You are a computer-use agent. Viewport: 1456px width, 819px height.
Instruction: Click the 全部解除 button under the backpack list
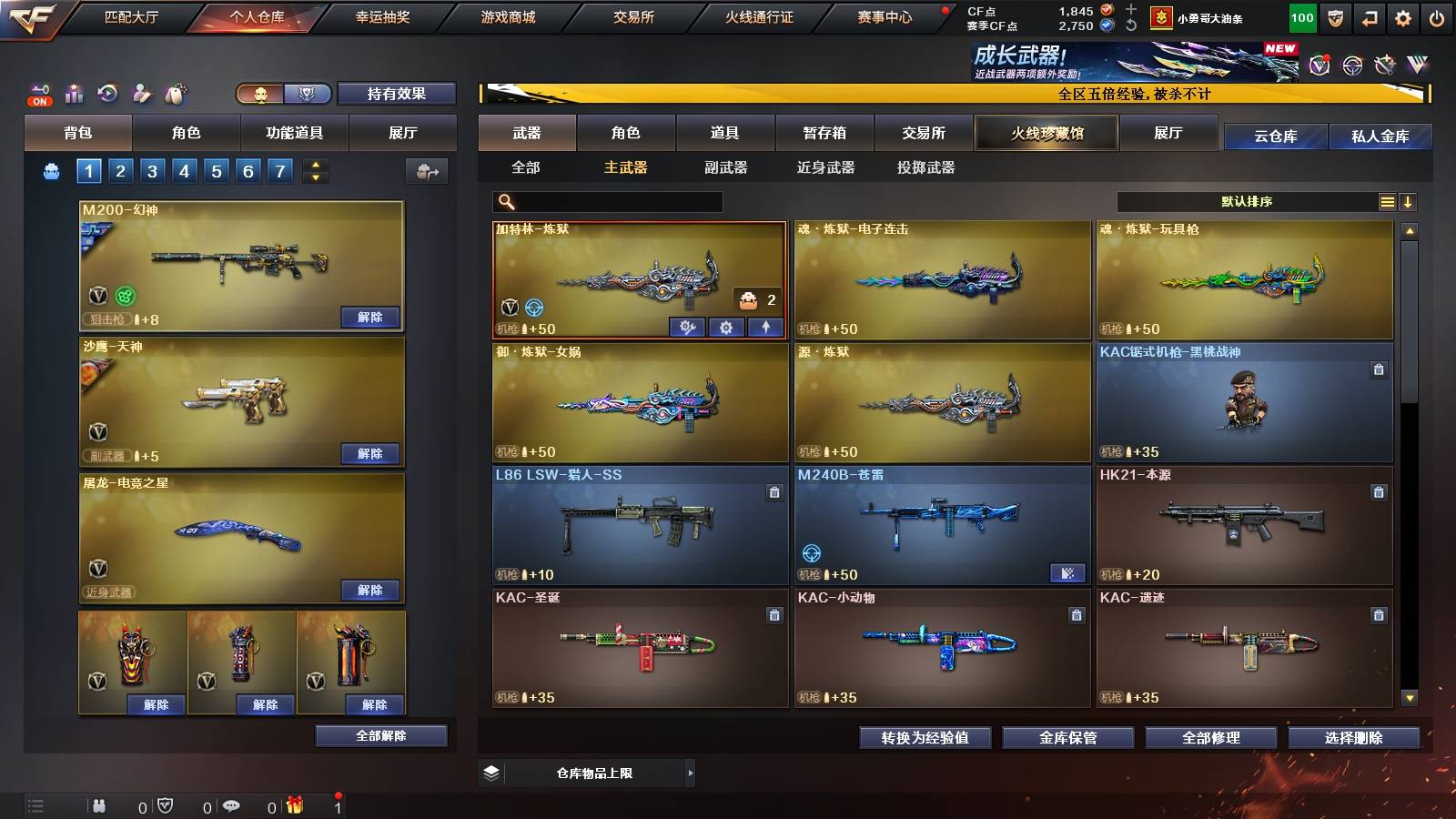pos(380,735)
